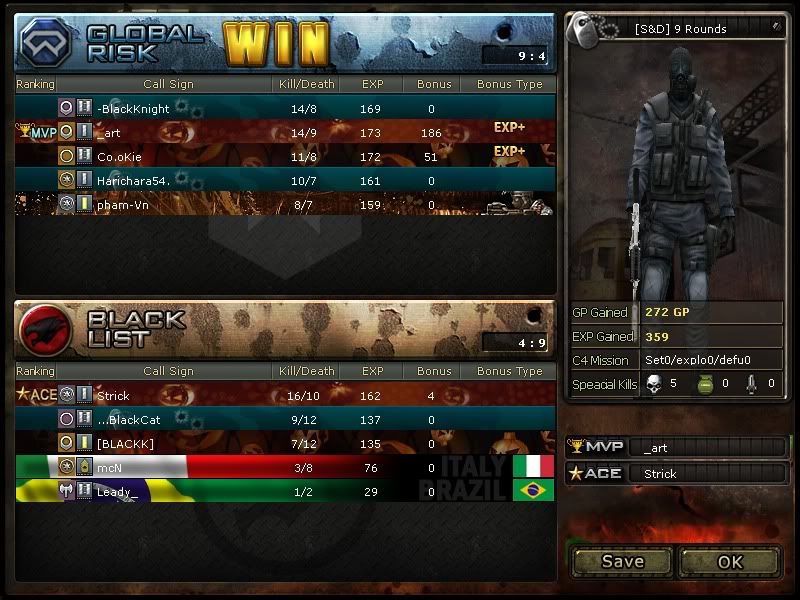Select the Harichara54 player row
This screenshot has height=600, width=800.
click(285, 180)
